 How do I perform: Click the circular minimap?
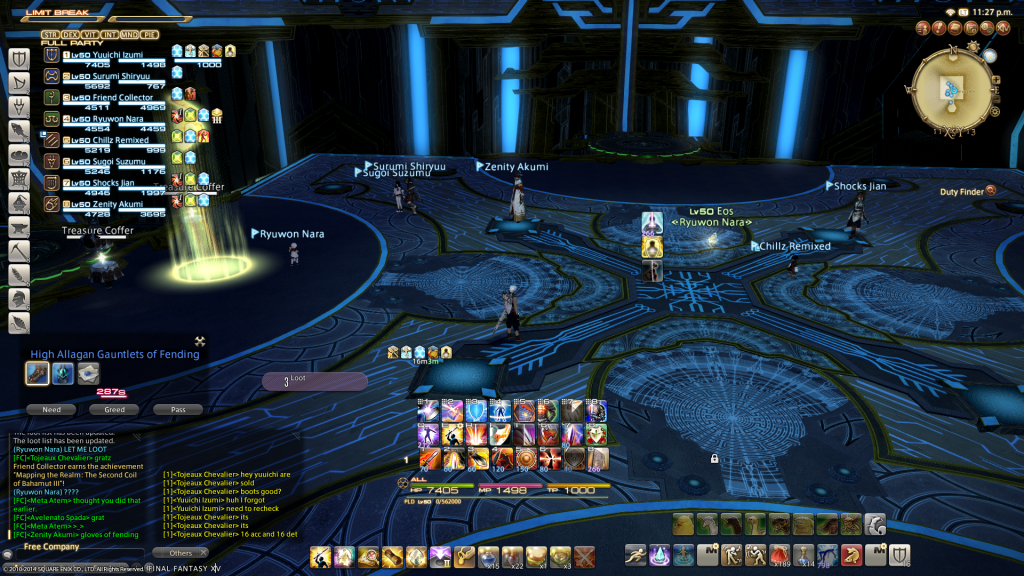(x=952, y=89)
